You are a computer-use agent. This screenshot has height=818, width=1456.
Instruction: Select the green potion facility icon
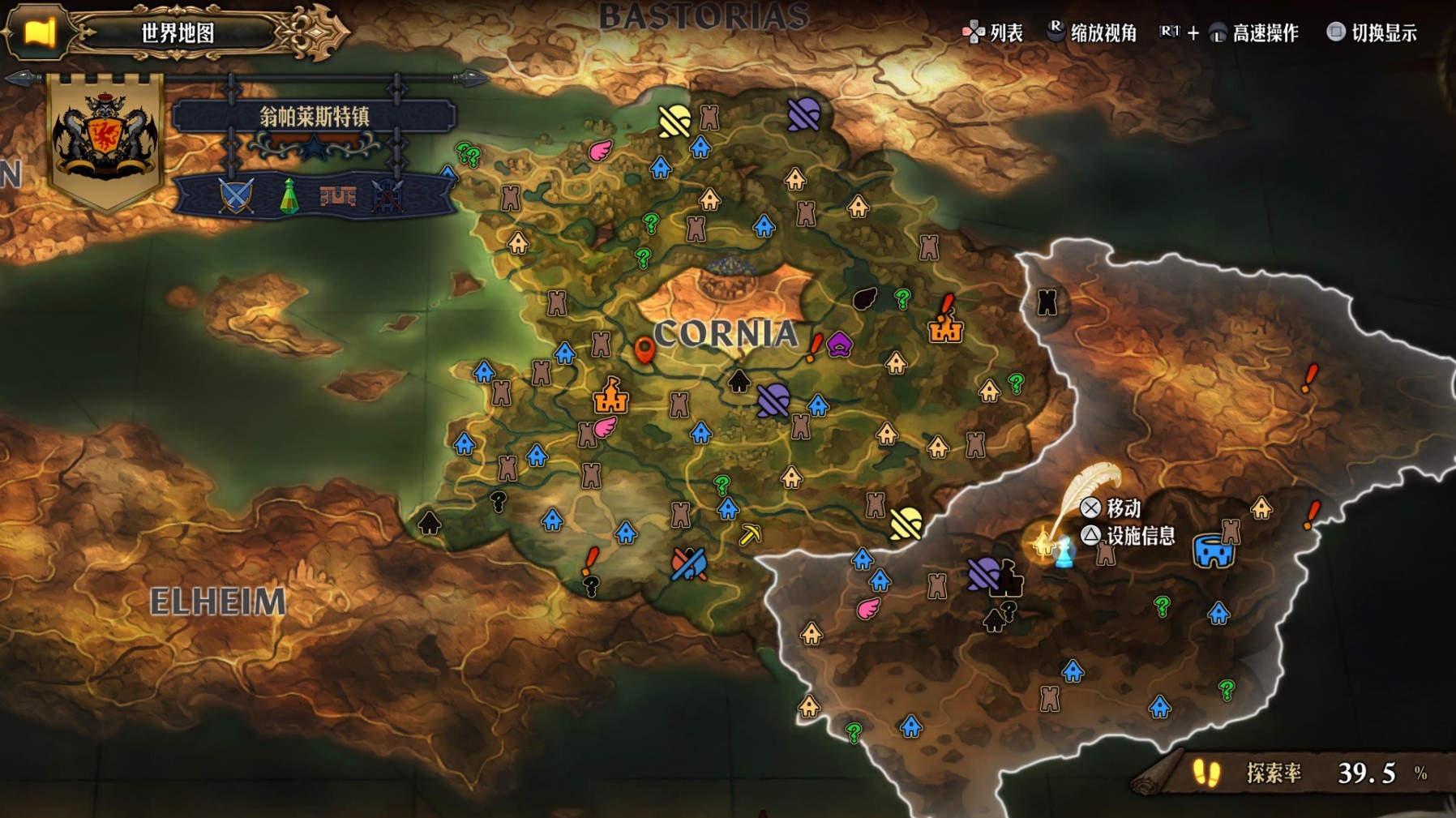[289, 196]
